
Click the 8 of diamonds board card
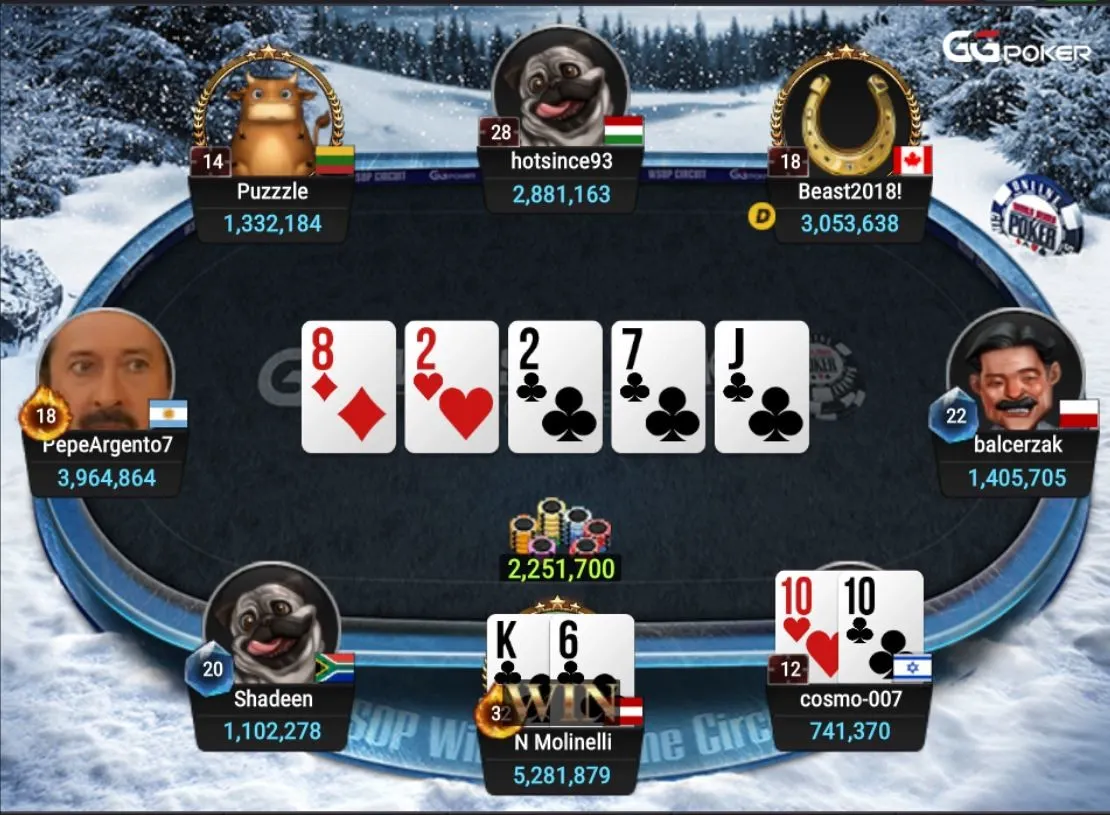tap(349, 387)
